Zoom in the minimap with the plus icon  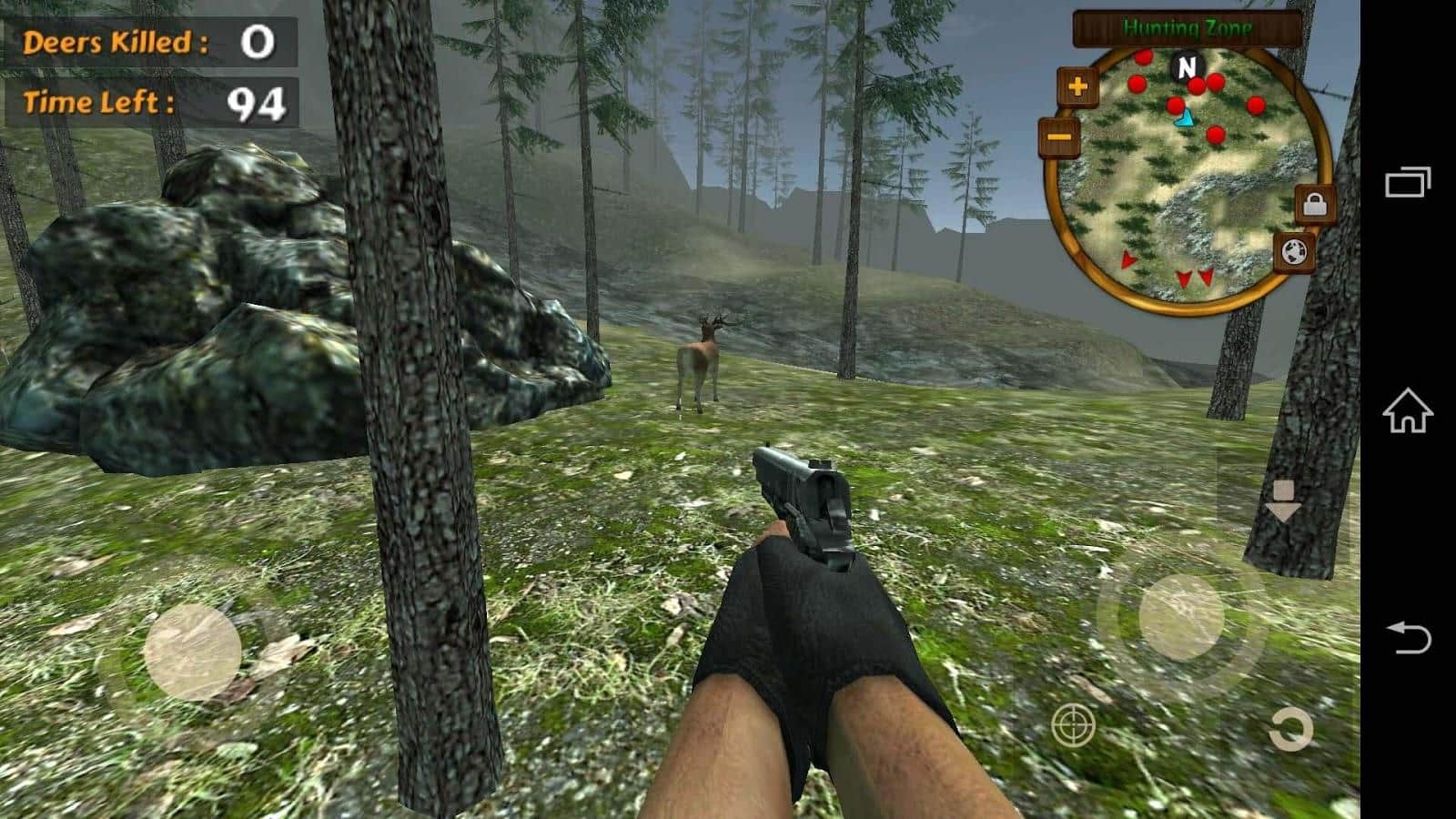click(x=1077, y=87)
